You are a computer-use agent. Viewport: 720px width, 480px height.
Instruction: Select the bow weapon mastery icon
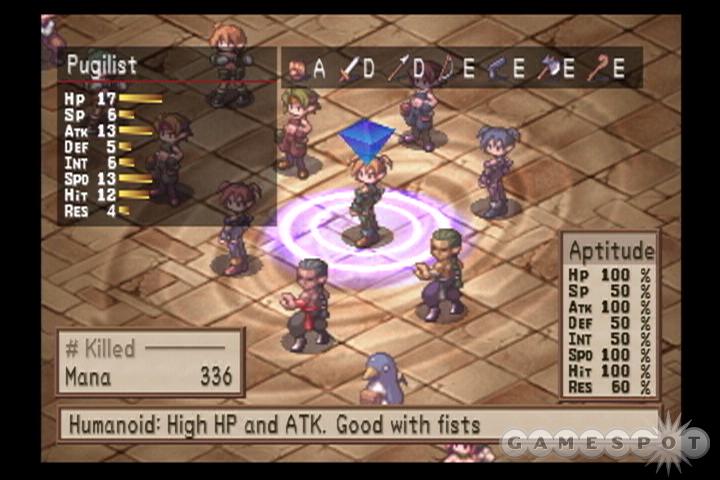point(447,68)
